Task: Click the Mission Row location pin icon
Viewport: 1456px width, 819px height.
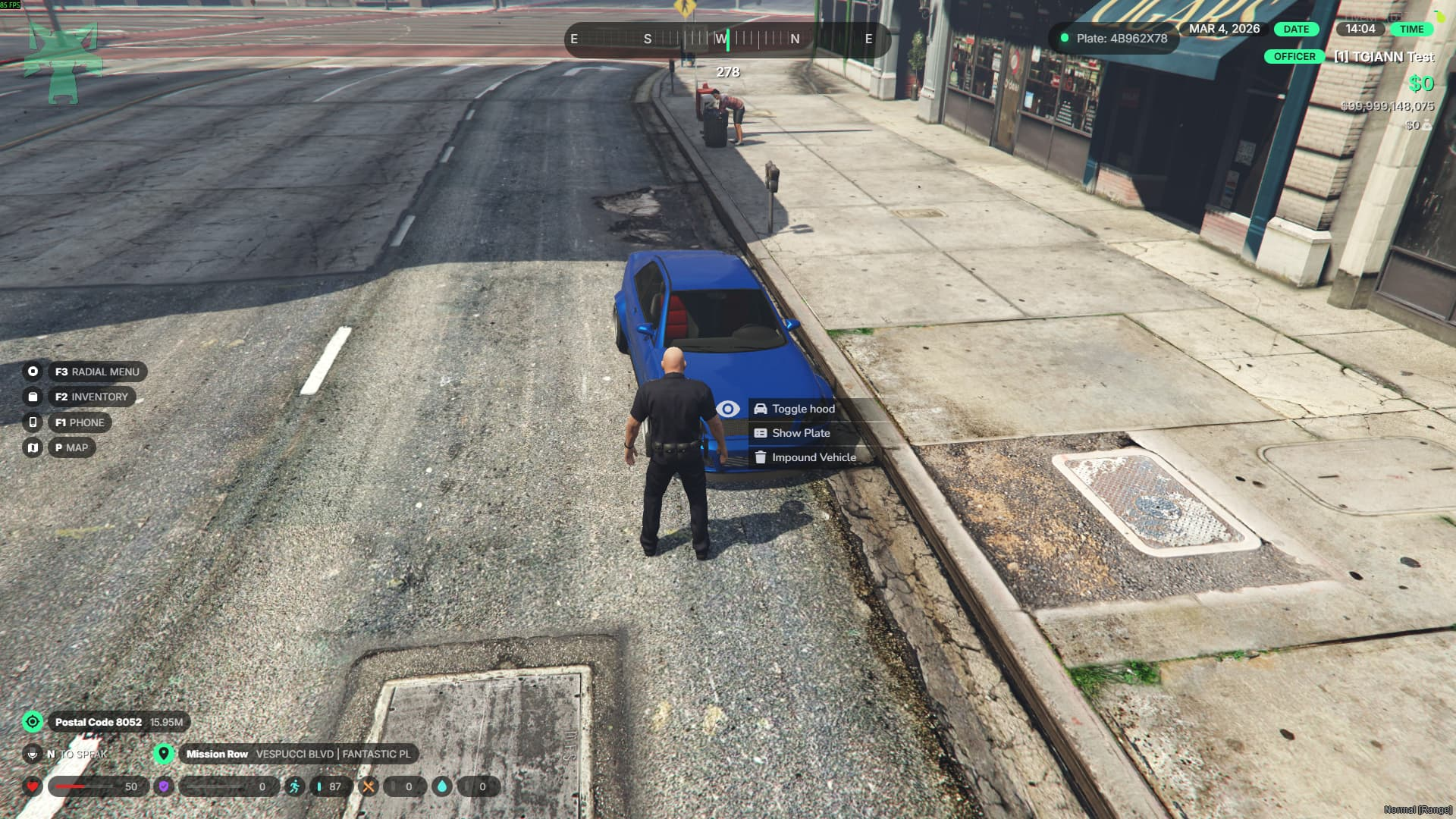Action: [163, 754]
